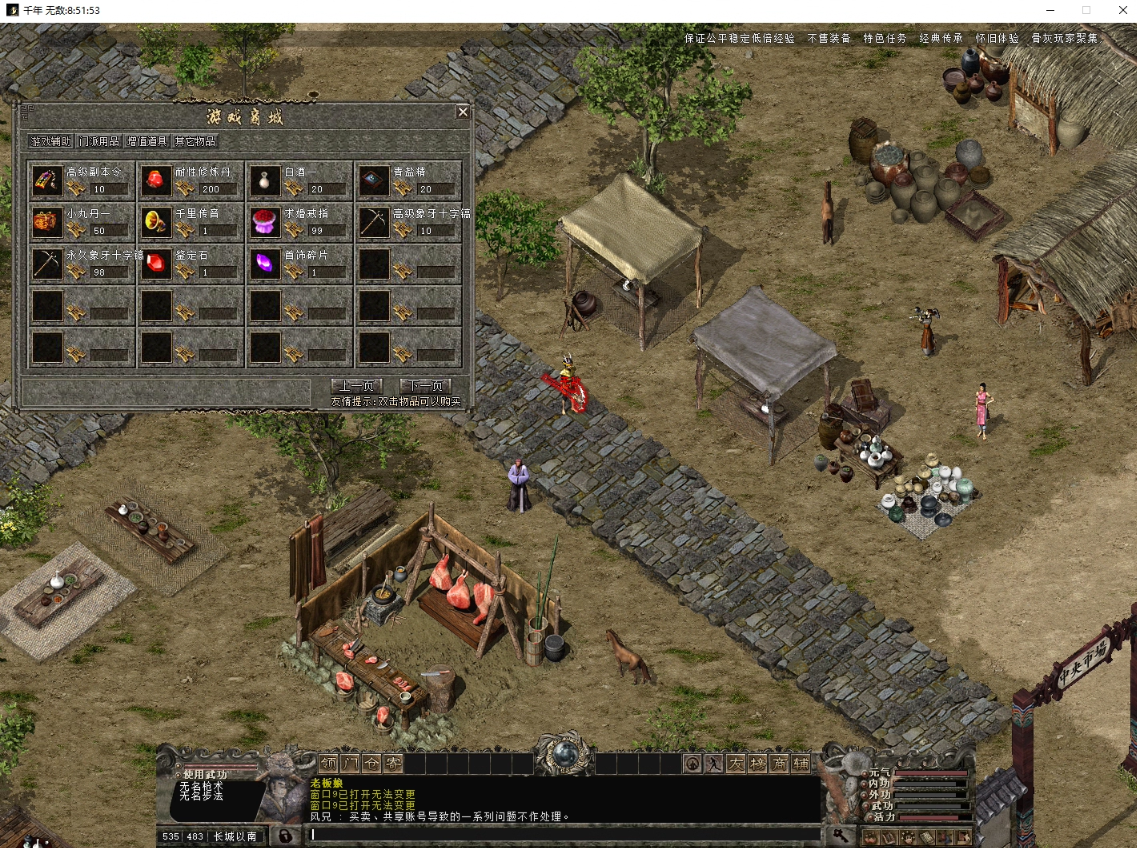The width and height of the screenshot is (1137, 848).
Task: Close the 游戏商城 shop window
Action: pos(463,112)
